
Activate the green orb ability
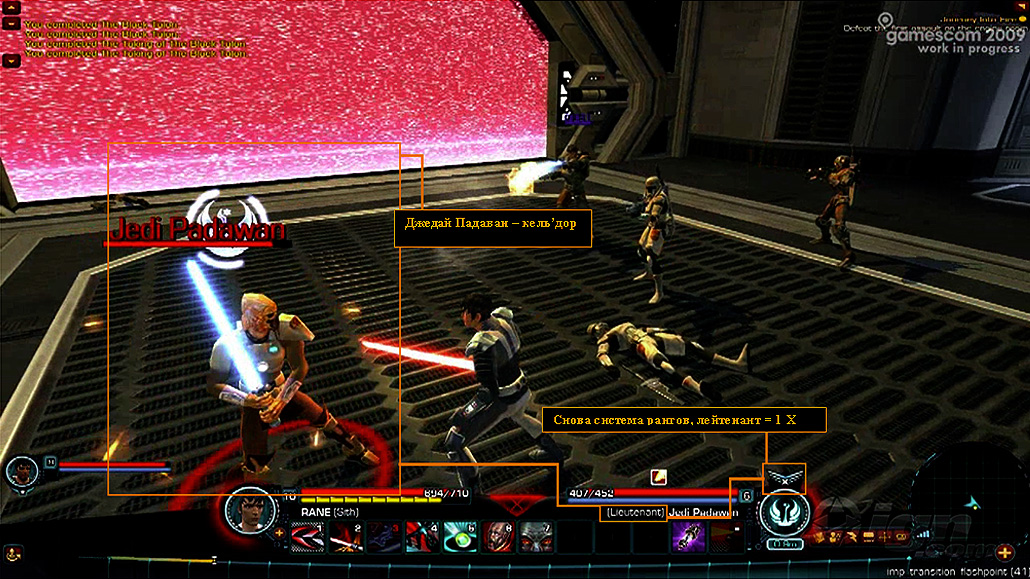458,537
